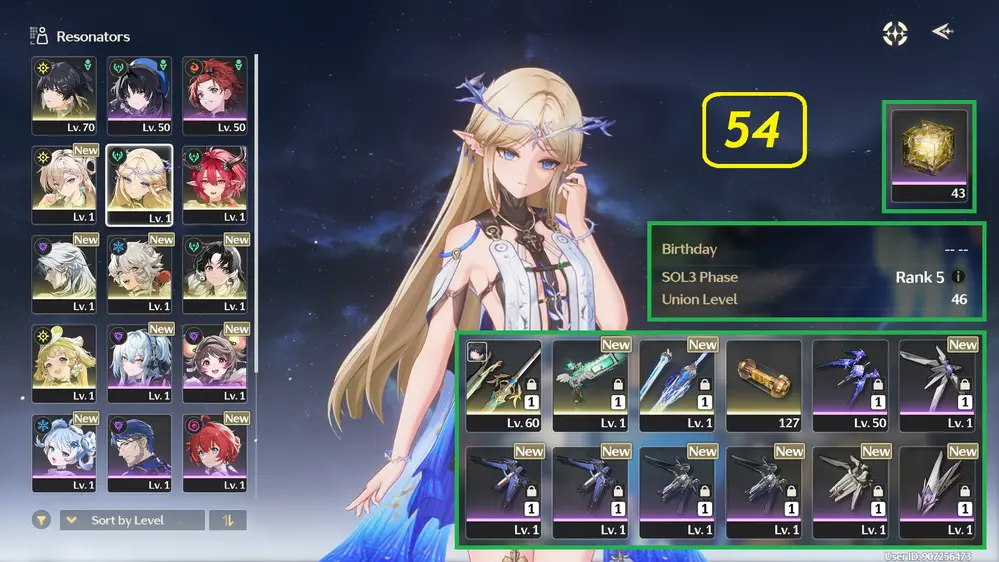Image resolution: width=999 pixels, height=562 pixels.
Task: Select the golden cube item showing 43
Action: 928,155
